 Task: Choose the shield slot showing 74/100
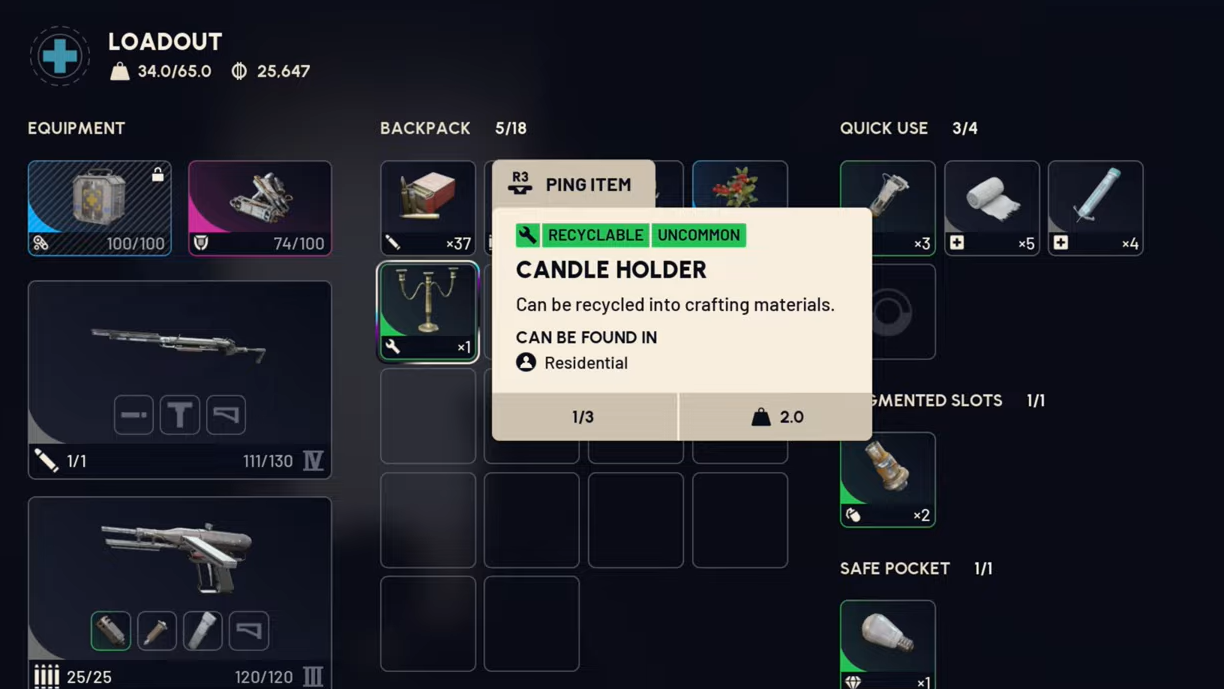tap(260, 207)
